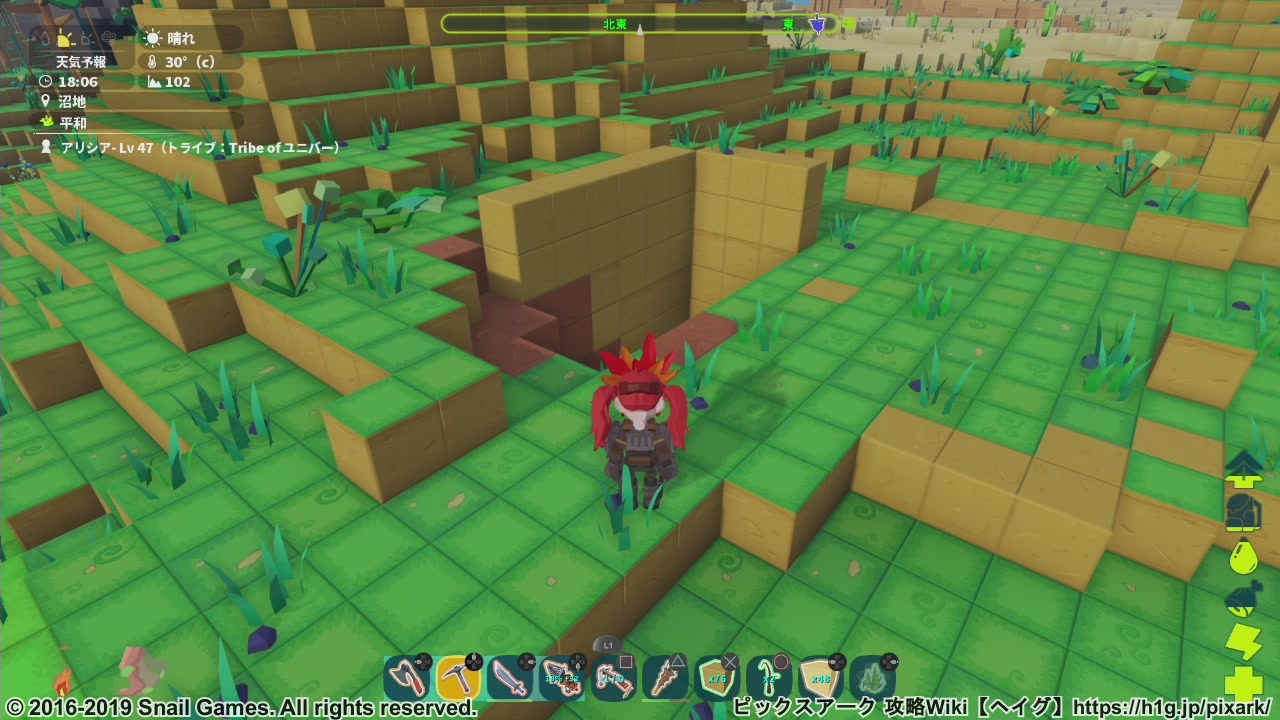Choose the block stack showing x76
The image size is (1280, 720).
pos(717,679)
